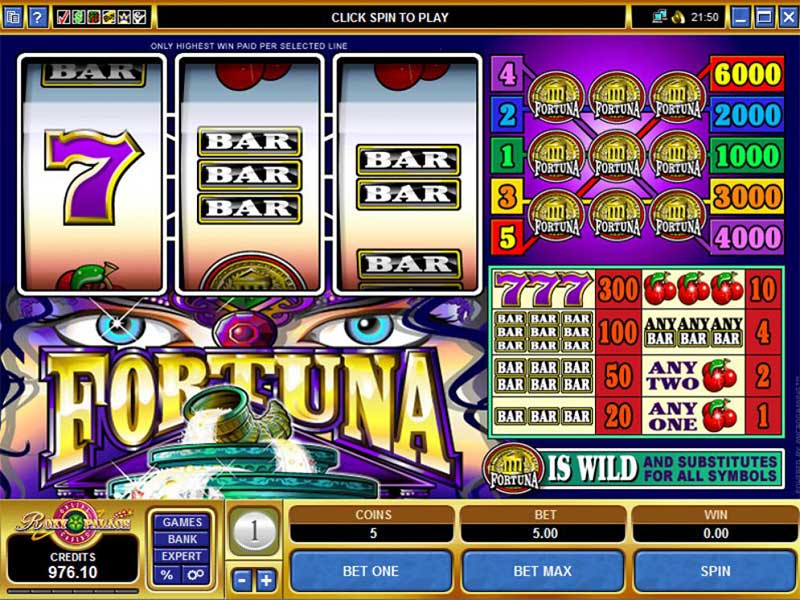Image resolution: width=800 pixels, height=600 pixels.
Task: Open the BANK cashier
Action: 182,540
